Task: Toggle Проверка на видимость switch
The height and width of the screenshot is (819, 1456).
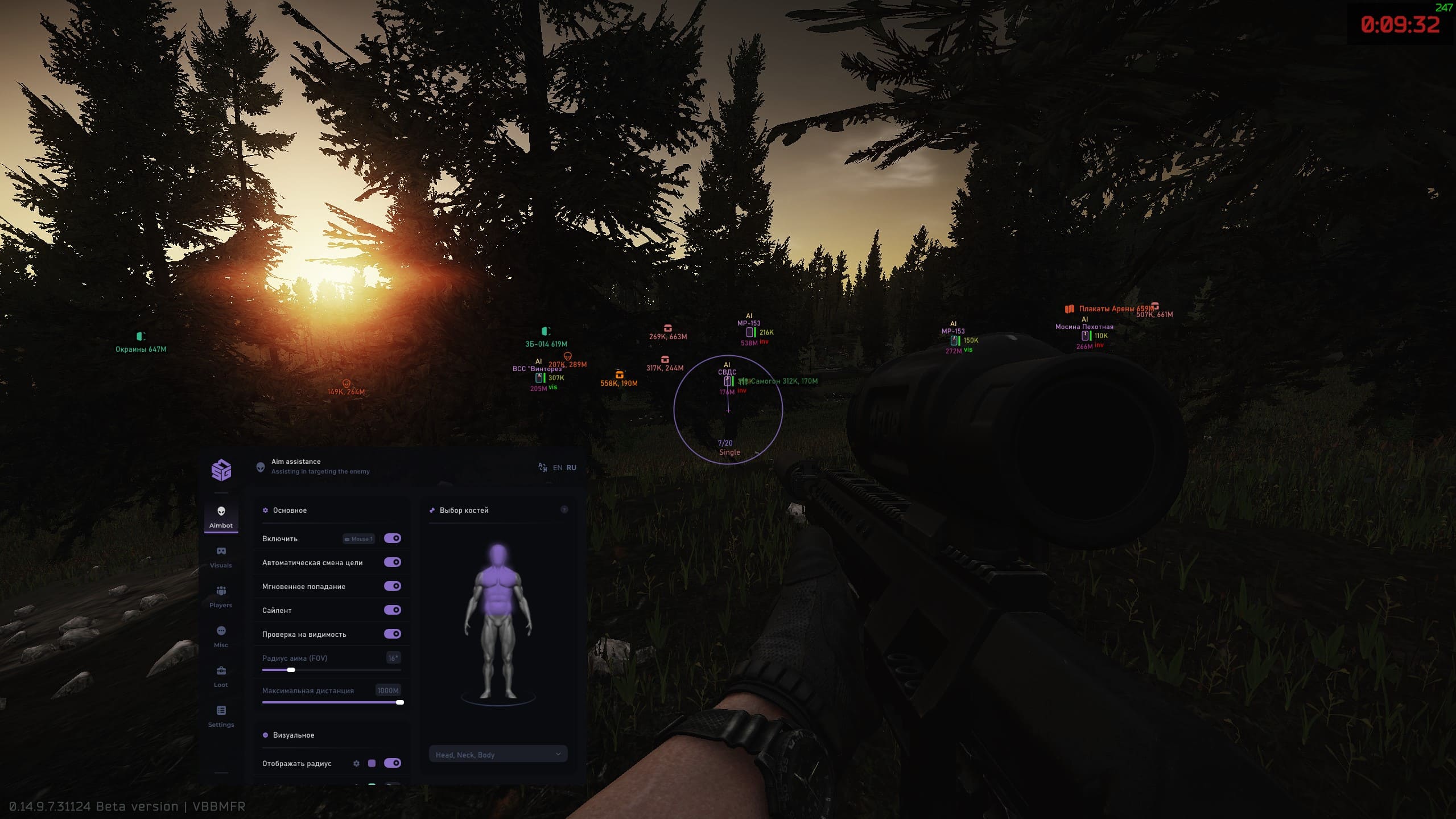Action: point(392,634)
